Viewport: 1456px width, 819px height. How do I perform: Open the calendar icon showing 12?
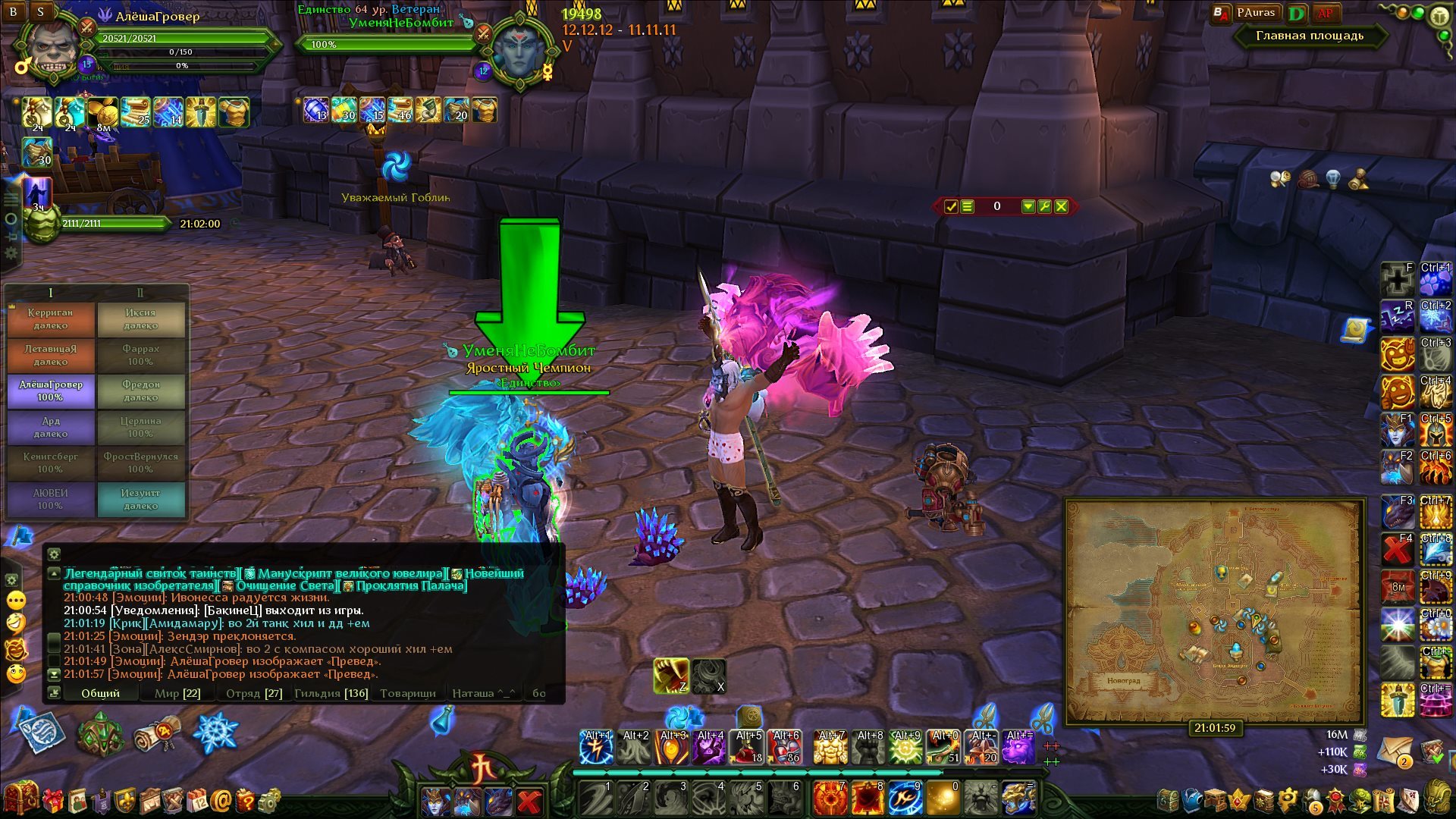click(197, 800)
